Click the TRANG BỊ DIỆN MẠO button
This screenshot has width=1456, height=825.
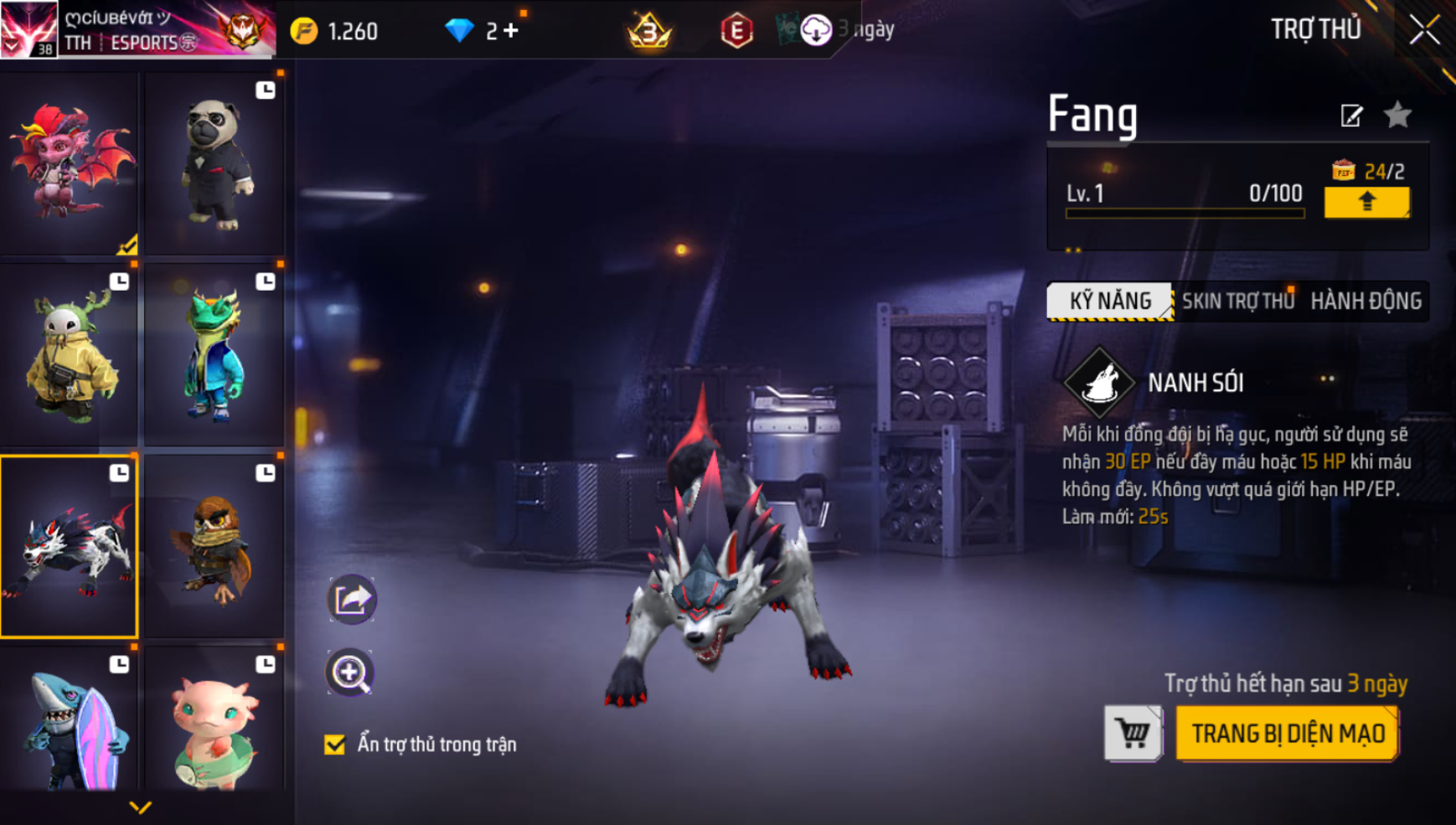coord(1288,734)
